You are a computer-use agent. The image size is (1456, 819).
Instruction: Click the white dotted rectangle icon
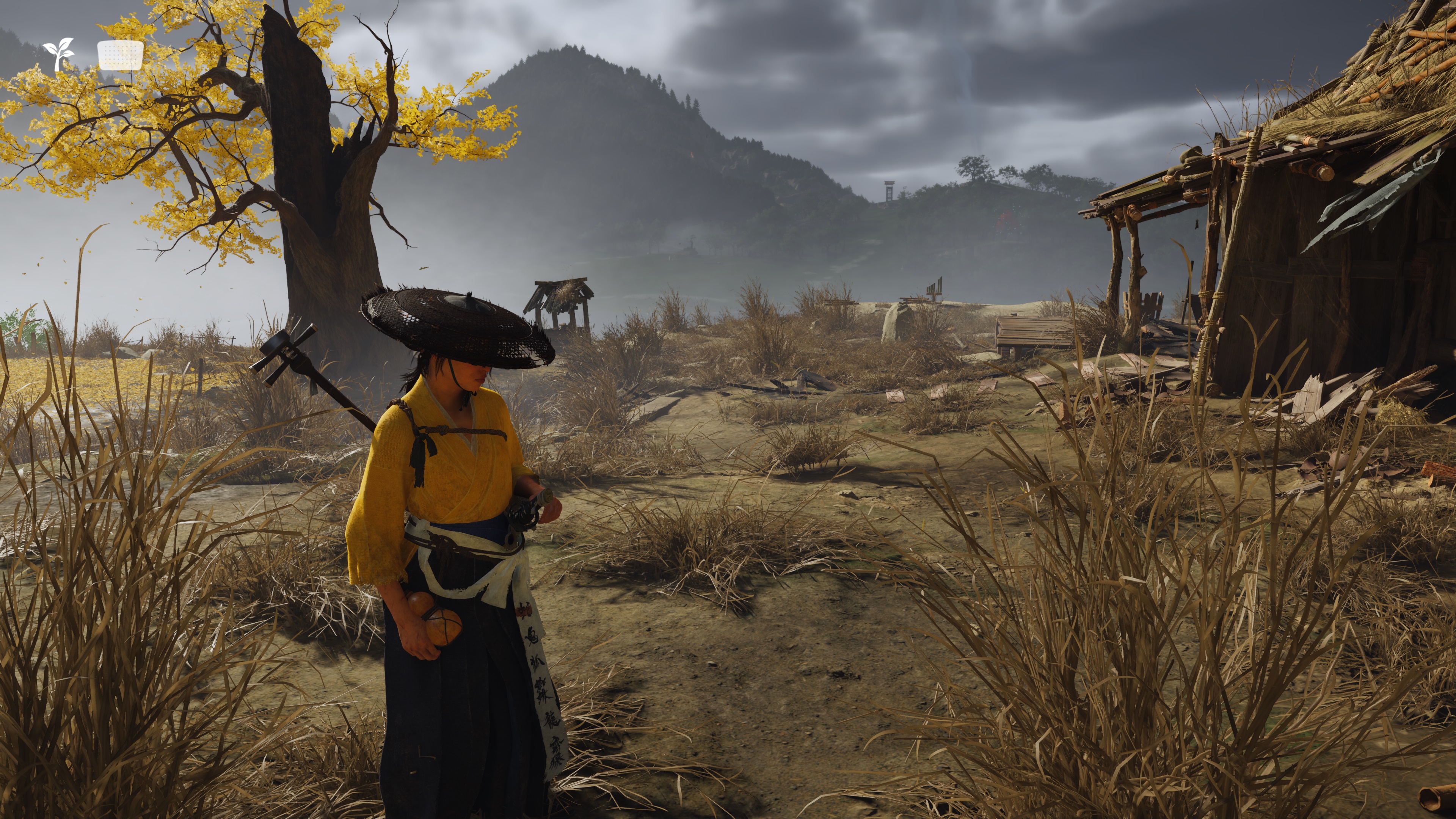pyautogui.click(x=120, y=55)
